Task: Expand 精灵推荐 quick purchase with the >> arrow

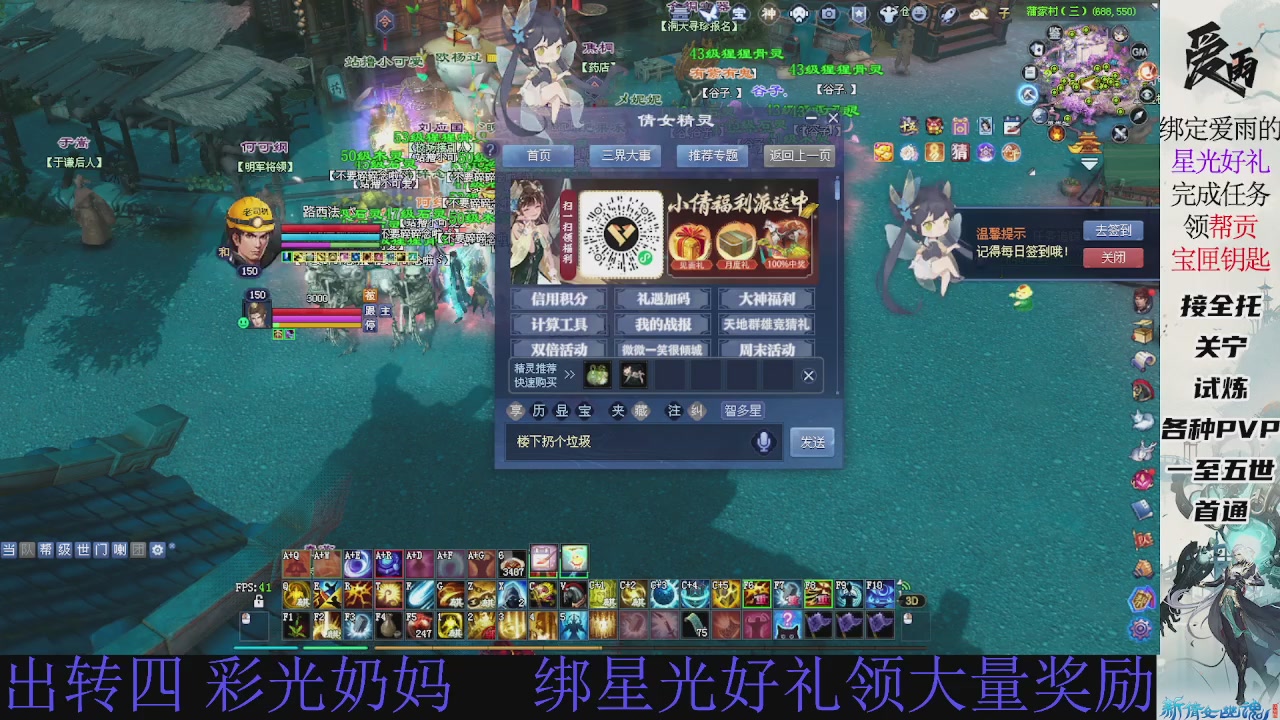Action: coord(568,376)
